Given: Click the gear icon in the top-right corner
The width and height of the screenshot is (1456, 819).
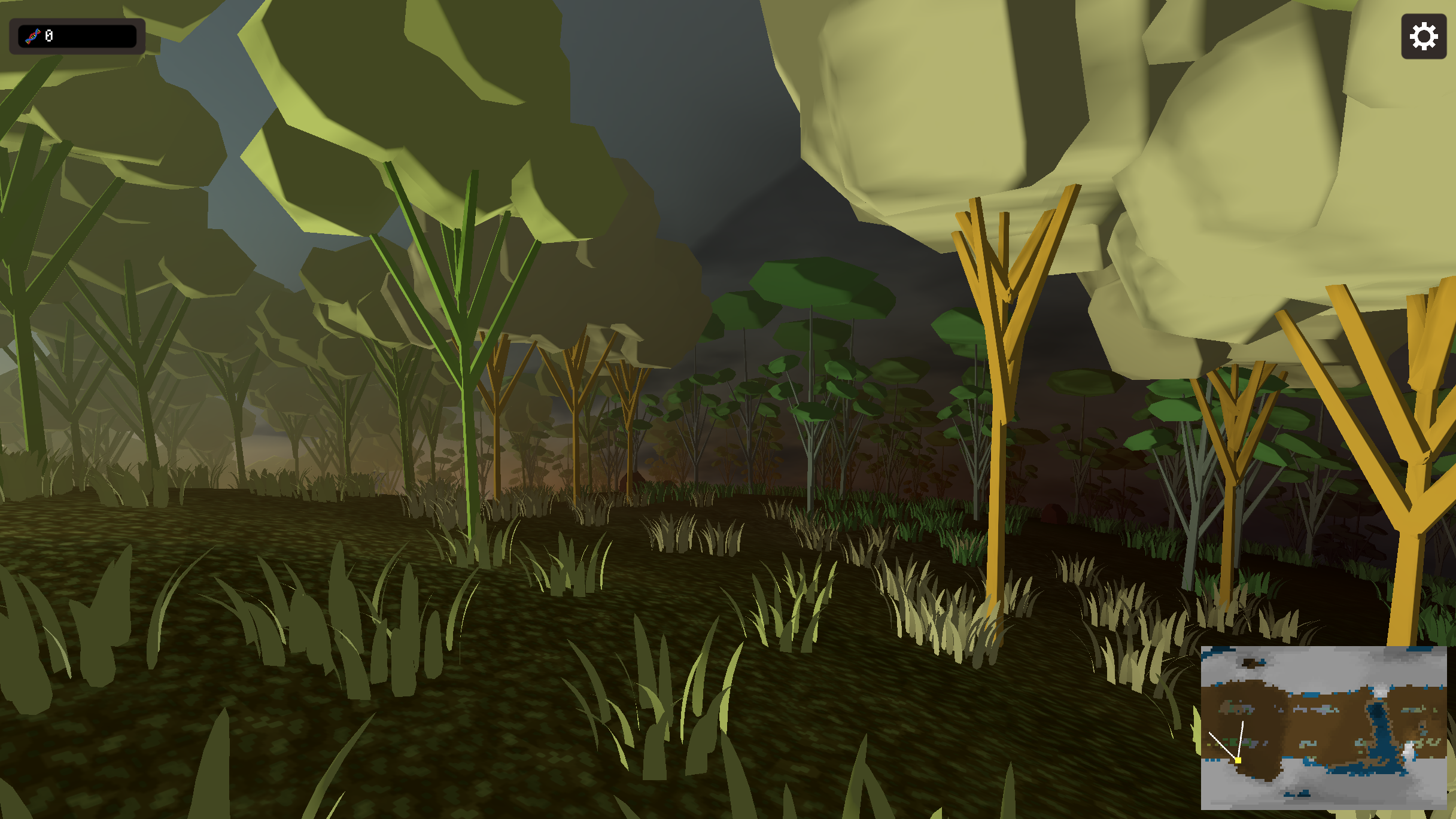Looking at the screenshot, I should [1423, 36].
